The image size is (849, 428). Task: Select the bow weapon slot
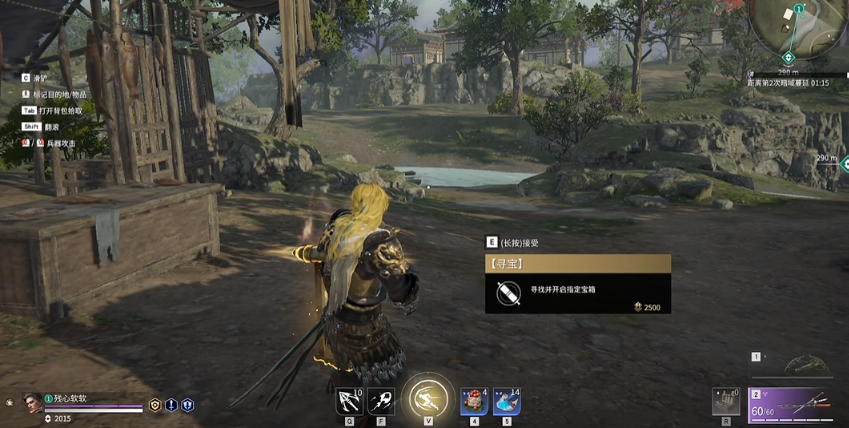click(806, 366)
